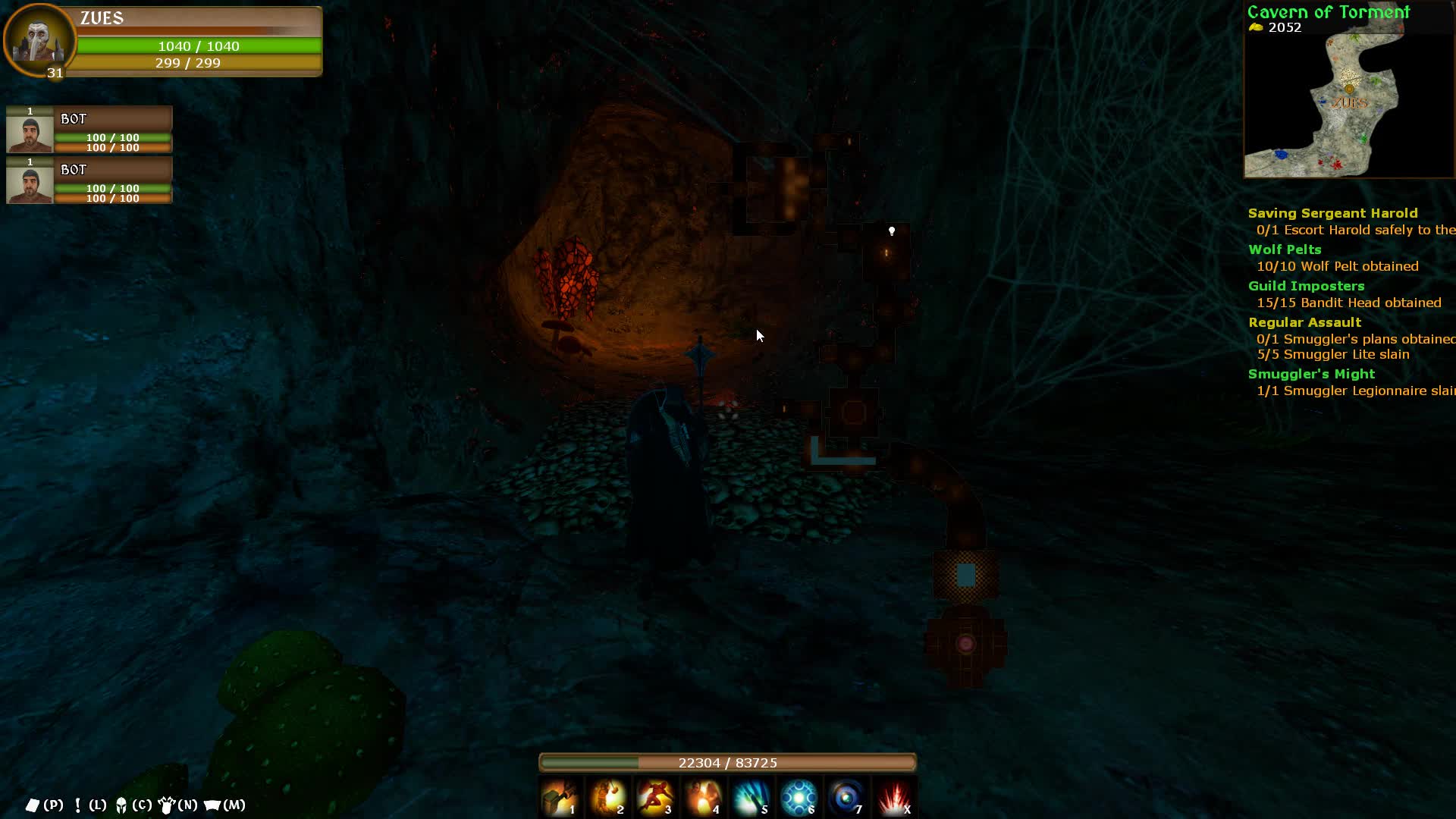Activate the hammer strike ability in slot 1

click(x=560, y=798)
